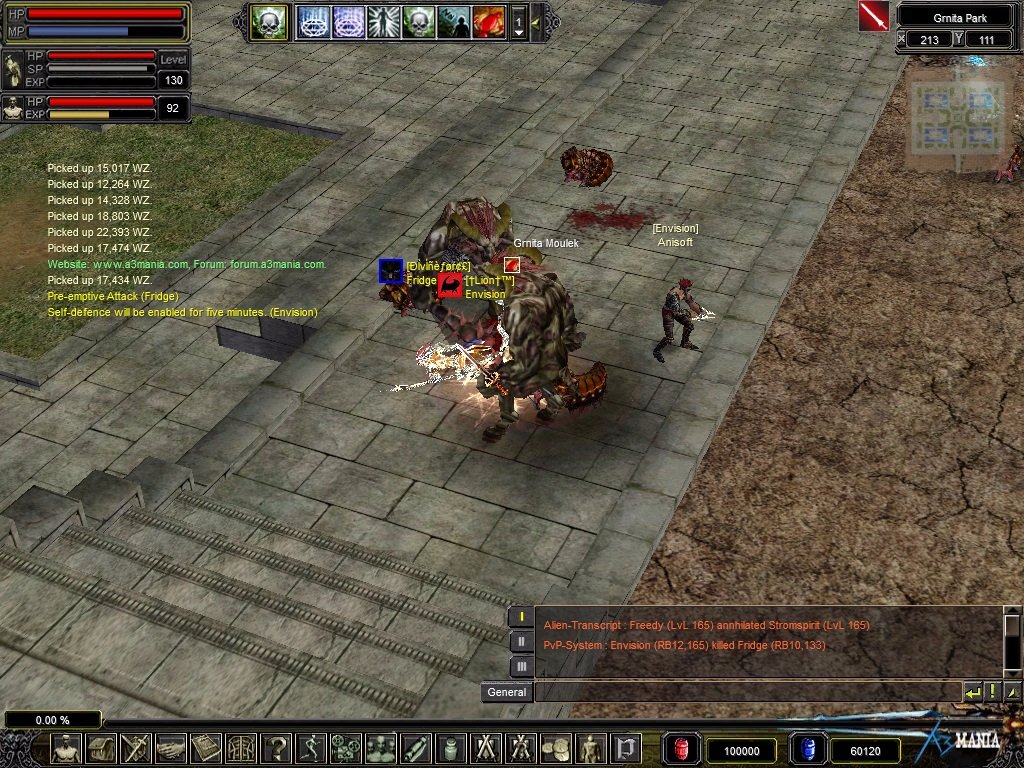The height and width of the screenshot is (768, 1024).
Task: Click the yellow exclamation mark chat button
Action: [x=992, y=692]
